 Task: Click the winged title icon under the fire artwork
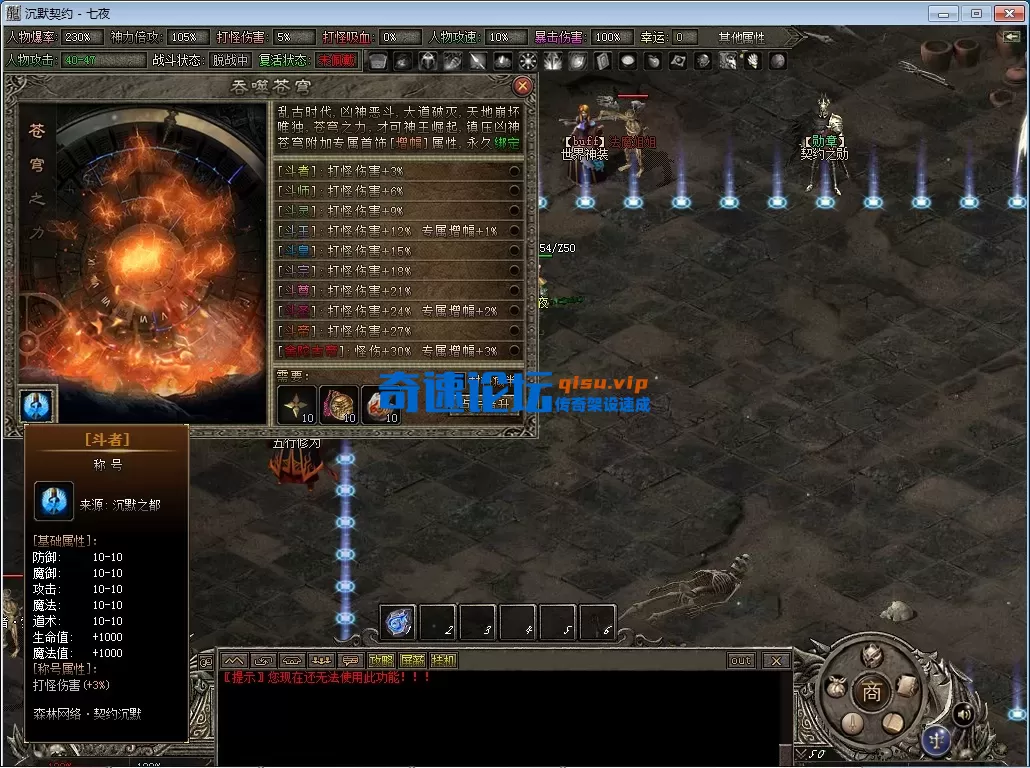[38, 405]
